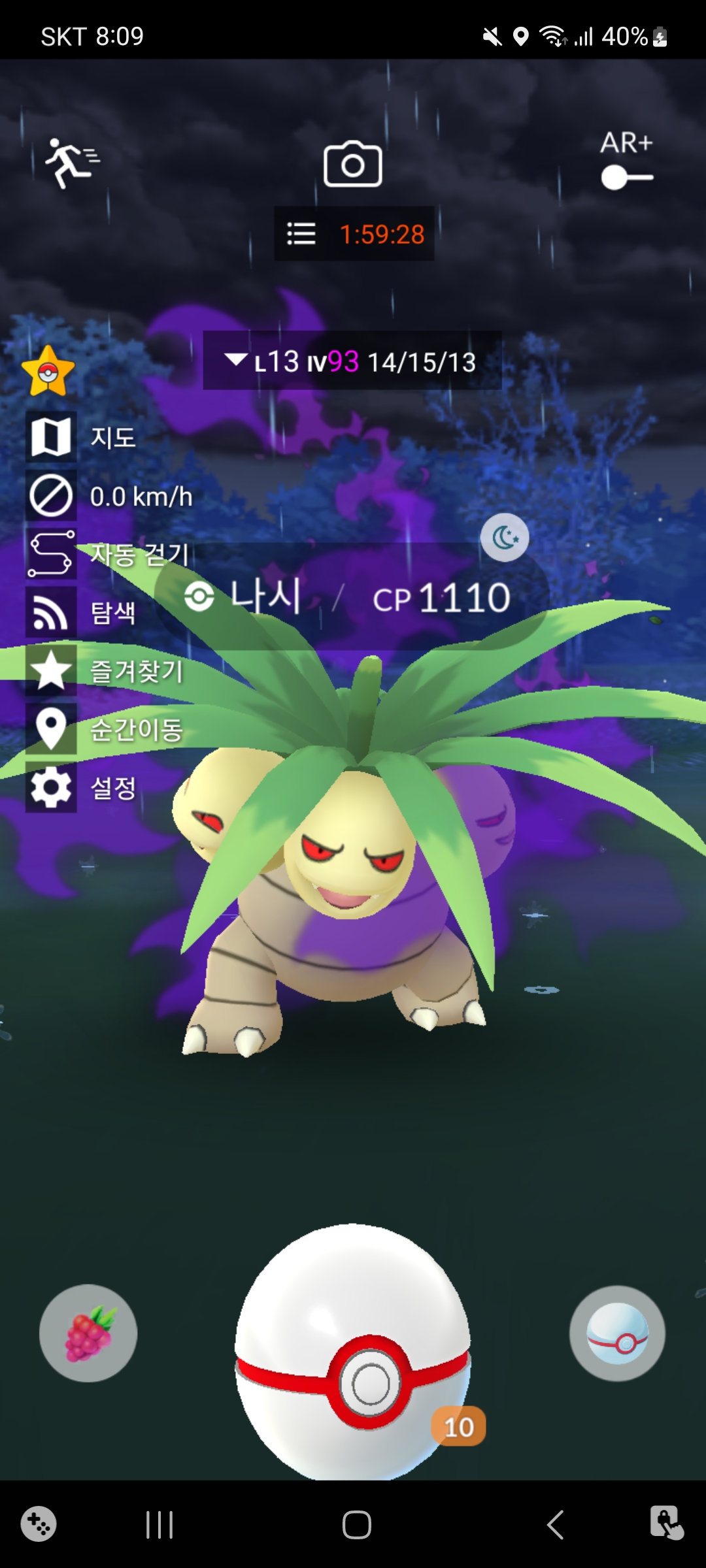
Task: Open the razz berry selection button
Action: coord(88,1333)
